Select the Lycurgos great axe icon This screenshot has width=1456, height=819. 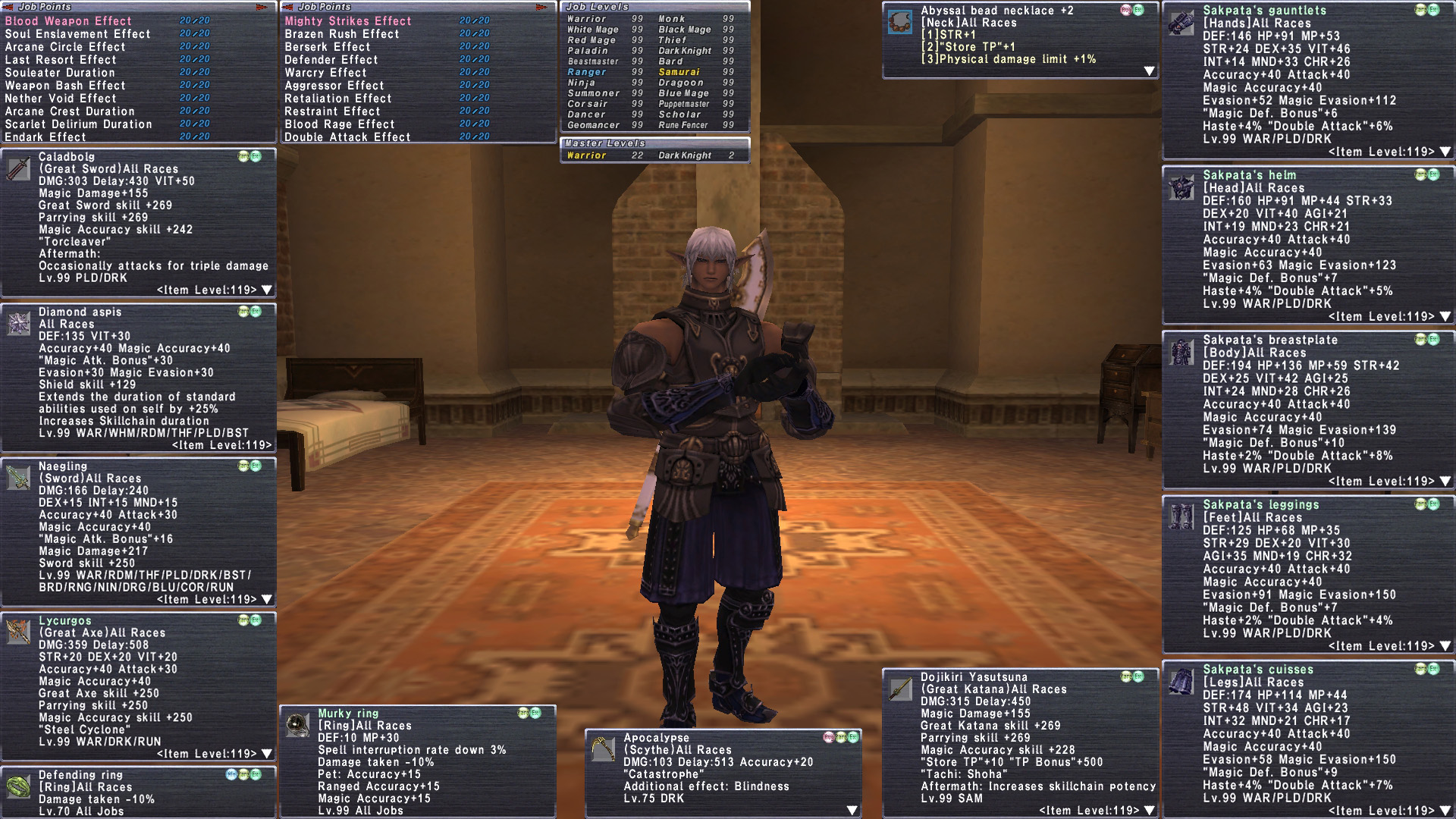(x=18, y=632)
